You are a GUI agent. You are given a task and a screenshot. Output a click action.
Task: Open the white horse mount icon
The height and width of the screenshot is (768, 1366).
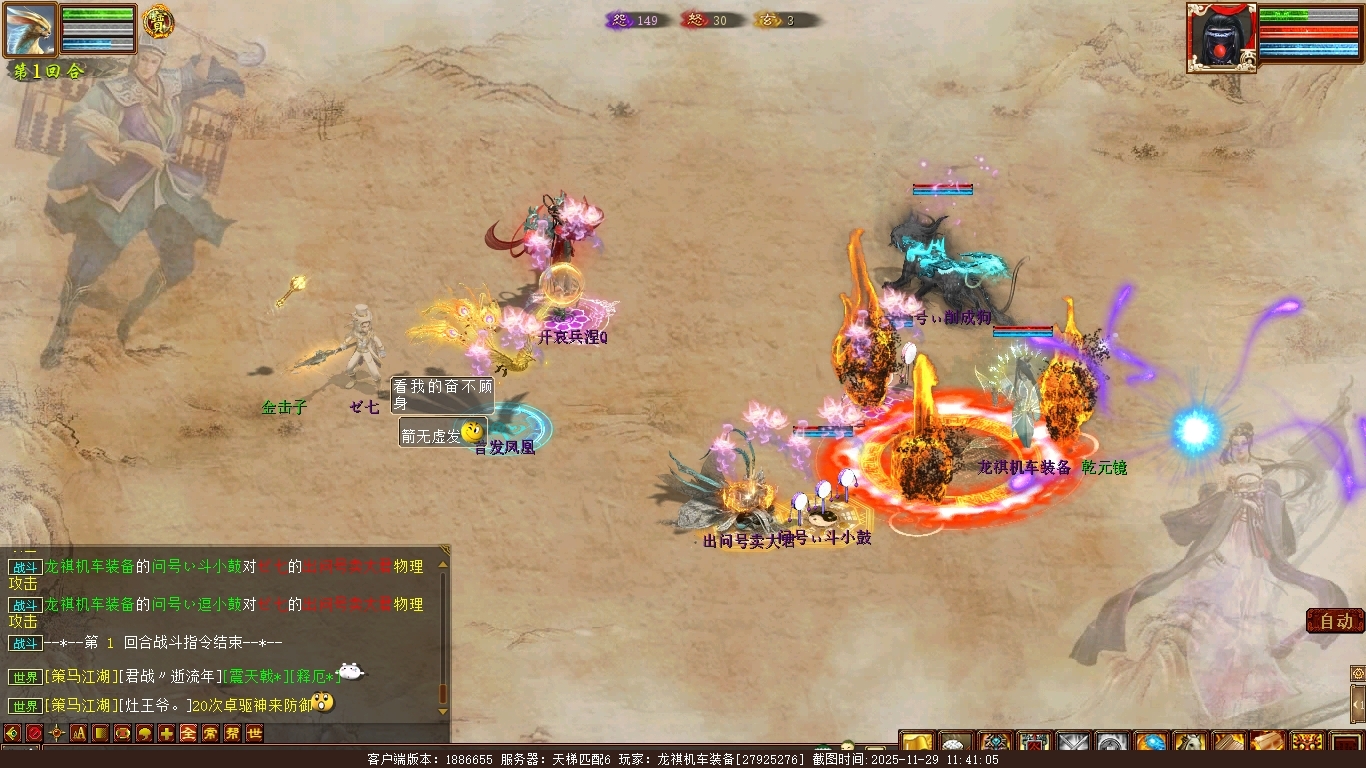pos(1189,744)
